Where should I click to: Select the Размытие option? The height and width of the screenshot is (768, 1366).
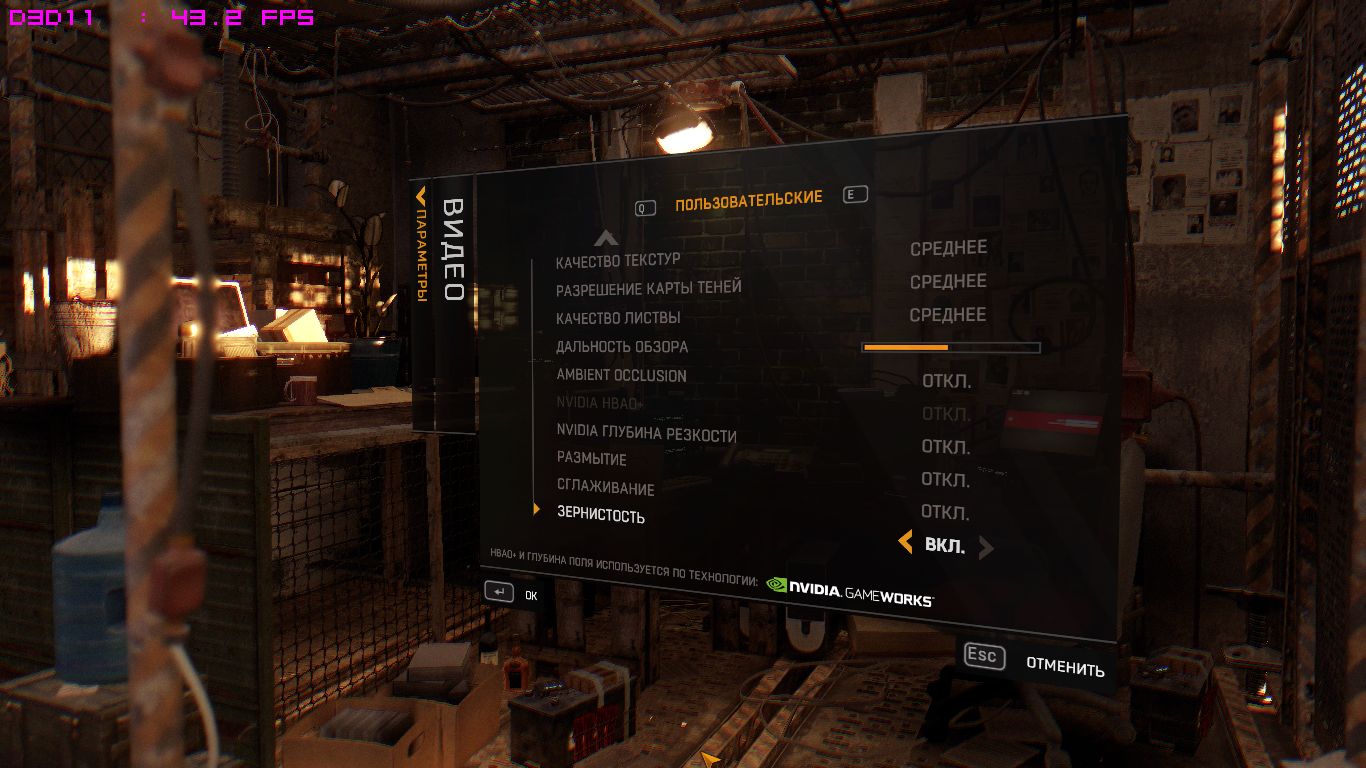(x=592, y=459)
